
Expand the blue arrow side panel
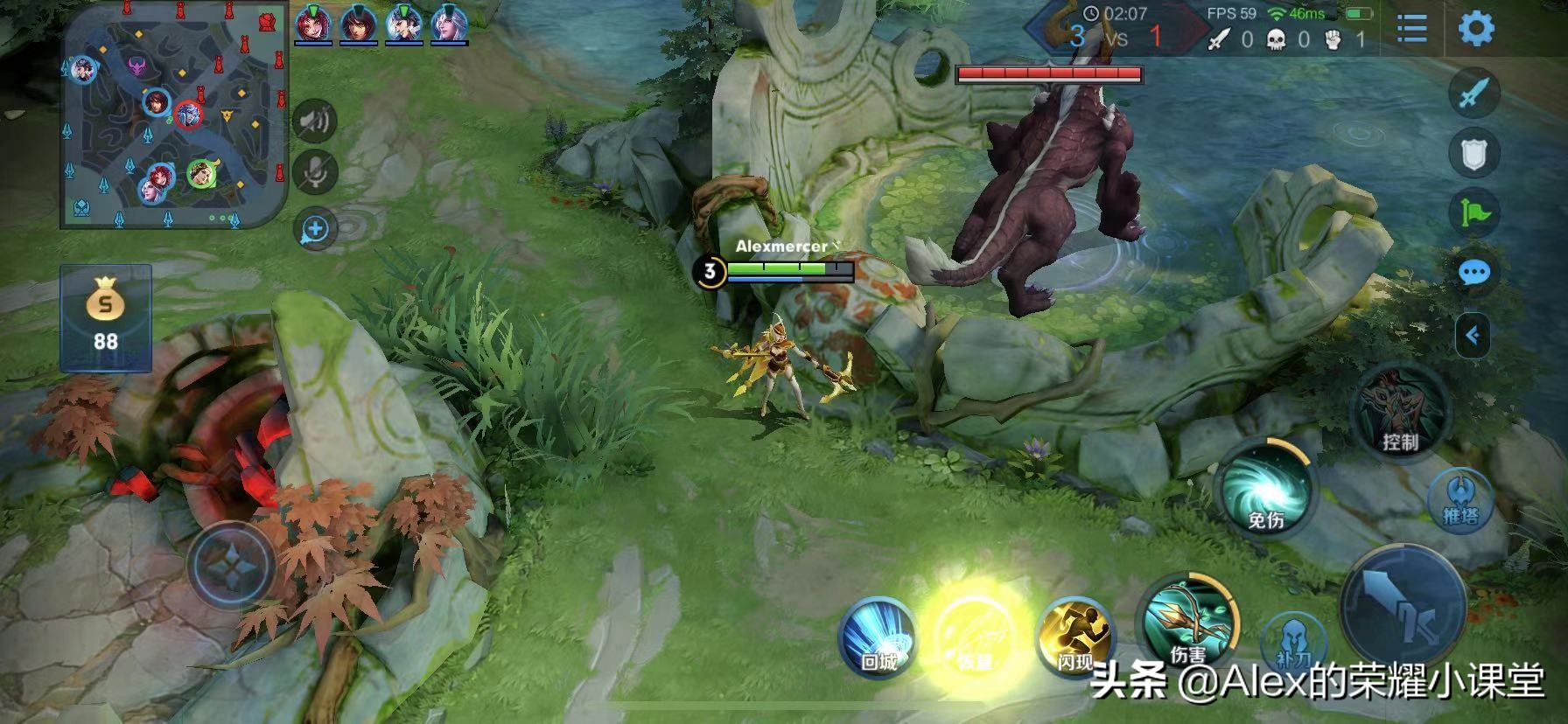pyautogui.click(x=1473, y=335)
